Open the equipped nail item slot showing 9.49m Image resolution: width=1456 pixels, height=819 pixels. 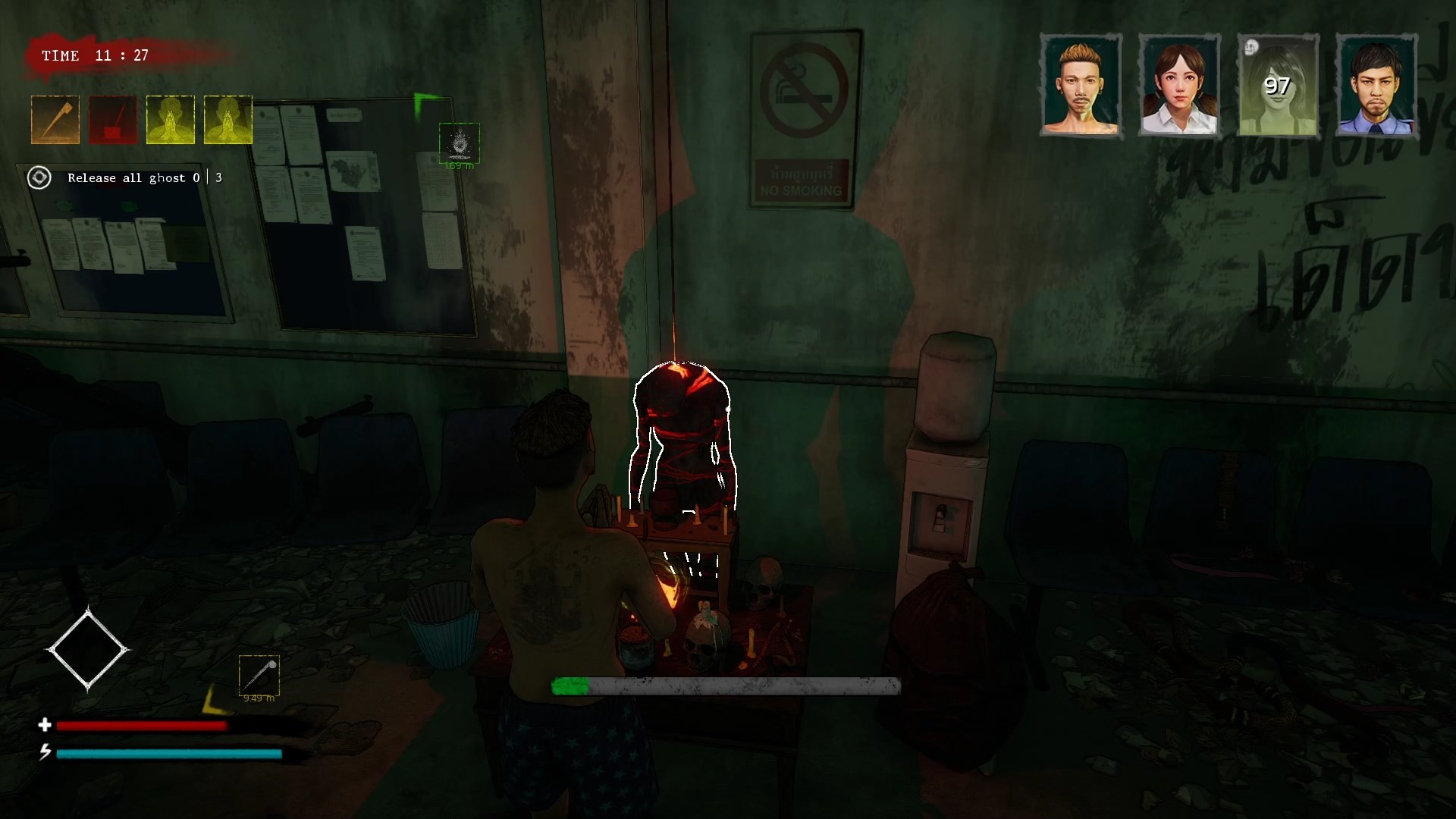coord(259,675)
